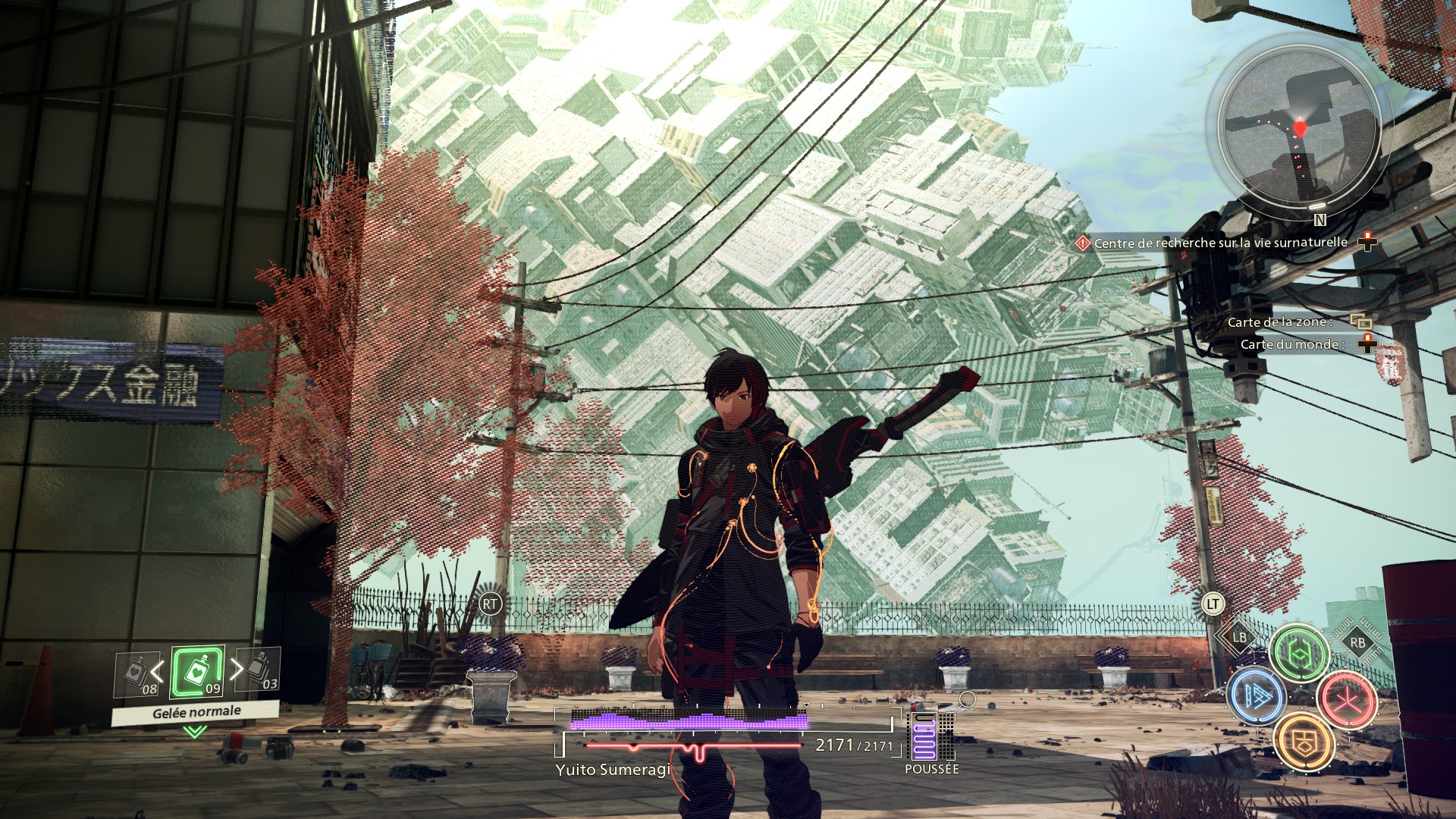The width and height of the screenshot is (1456, 819).
Task: Cycle items with the right arrow
Action: pos(237,669)
